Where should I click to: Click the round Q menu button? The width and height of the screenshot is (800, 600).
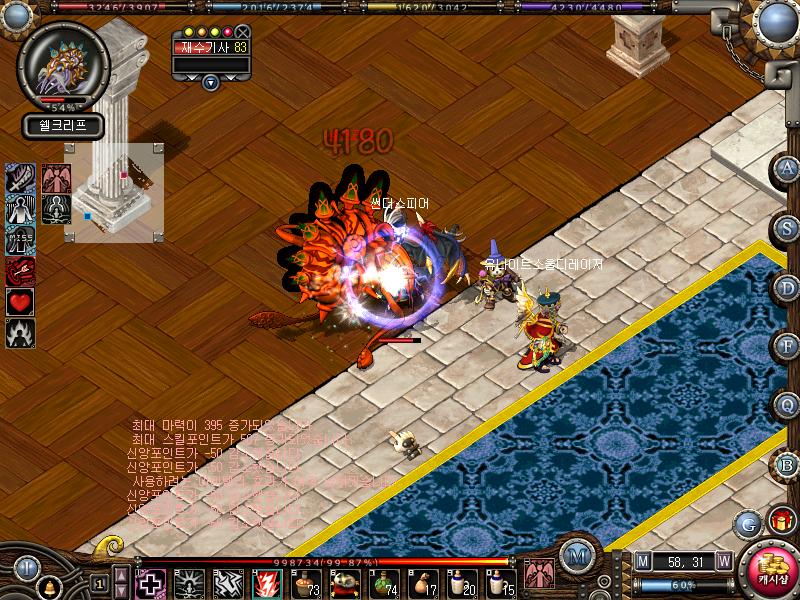787,404
